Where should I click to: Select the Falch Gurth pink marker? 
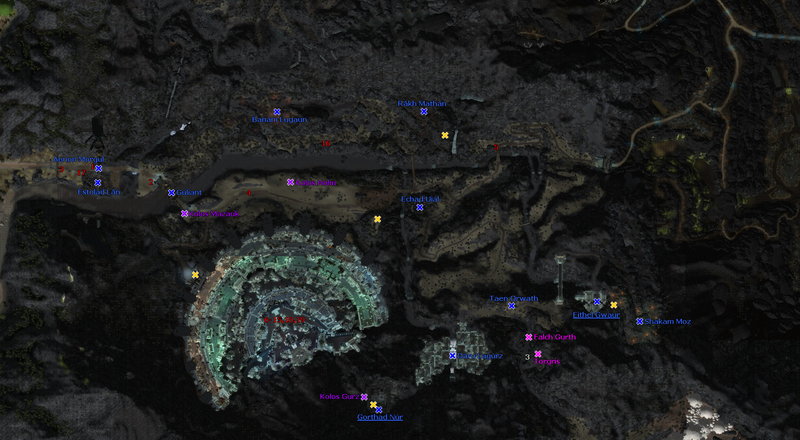[x=529, y=337]
